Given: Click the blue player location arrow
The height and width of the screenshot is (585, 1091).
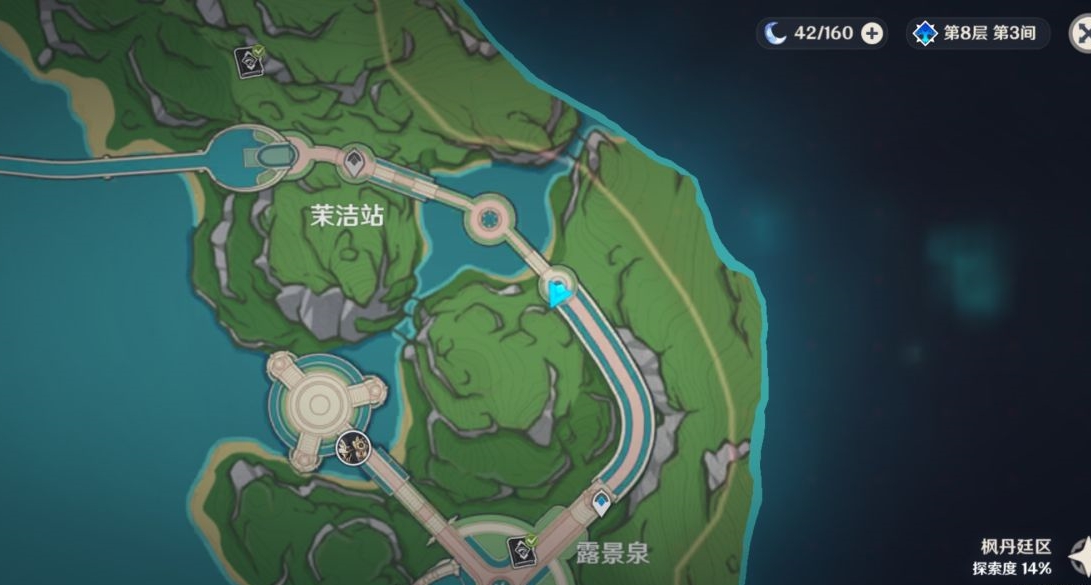Looking at the screenshot, I should click(558, 293).
